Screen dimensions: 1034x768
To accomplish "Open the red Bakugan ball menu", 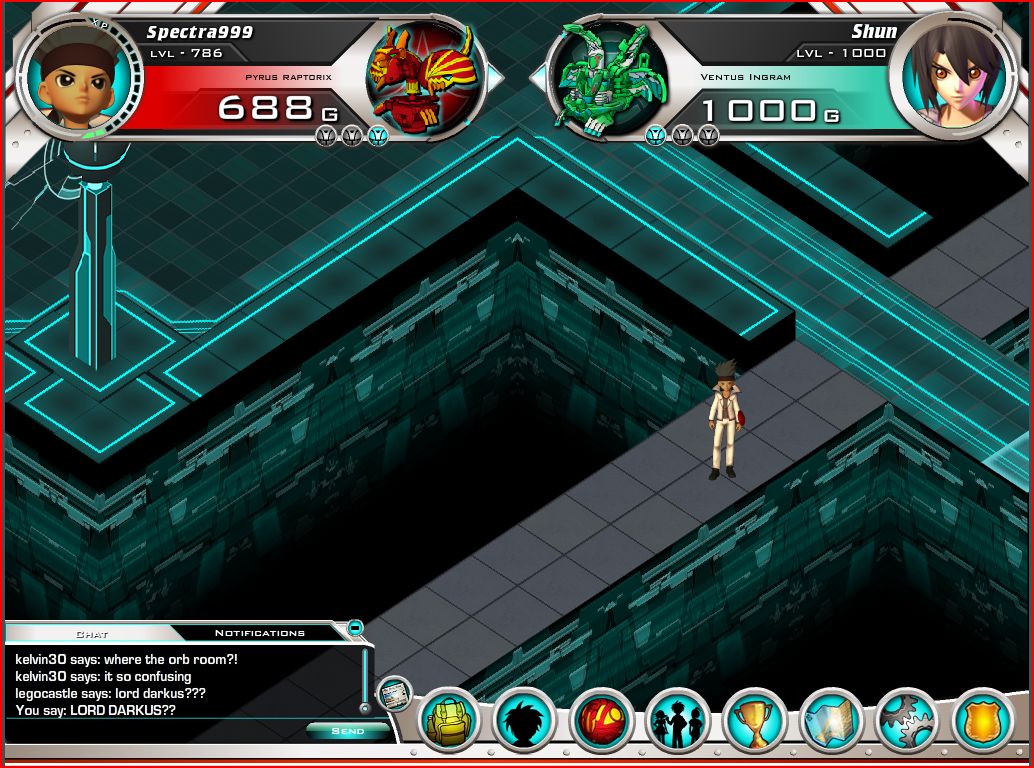I will 601,719.
